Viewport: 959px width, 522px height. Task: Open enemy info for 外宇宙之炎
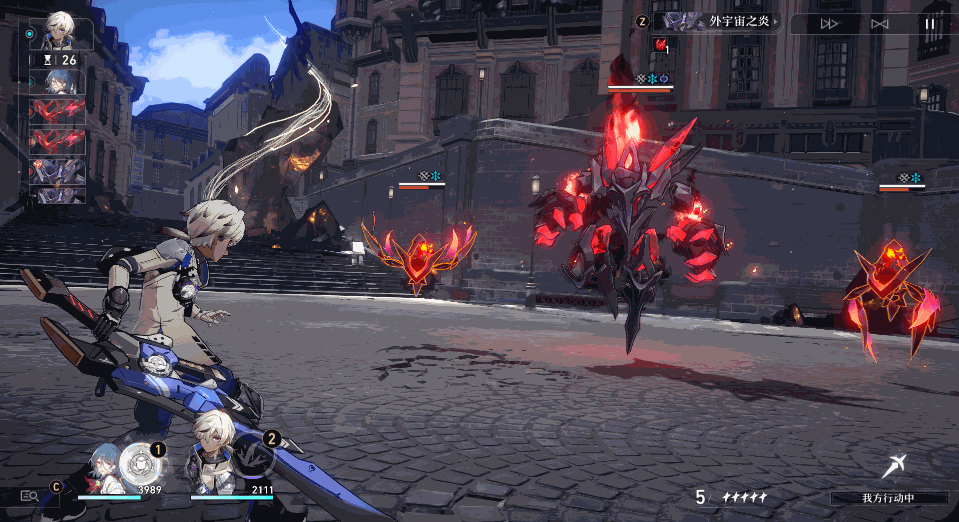point(722,21)
